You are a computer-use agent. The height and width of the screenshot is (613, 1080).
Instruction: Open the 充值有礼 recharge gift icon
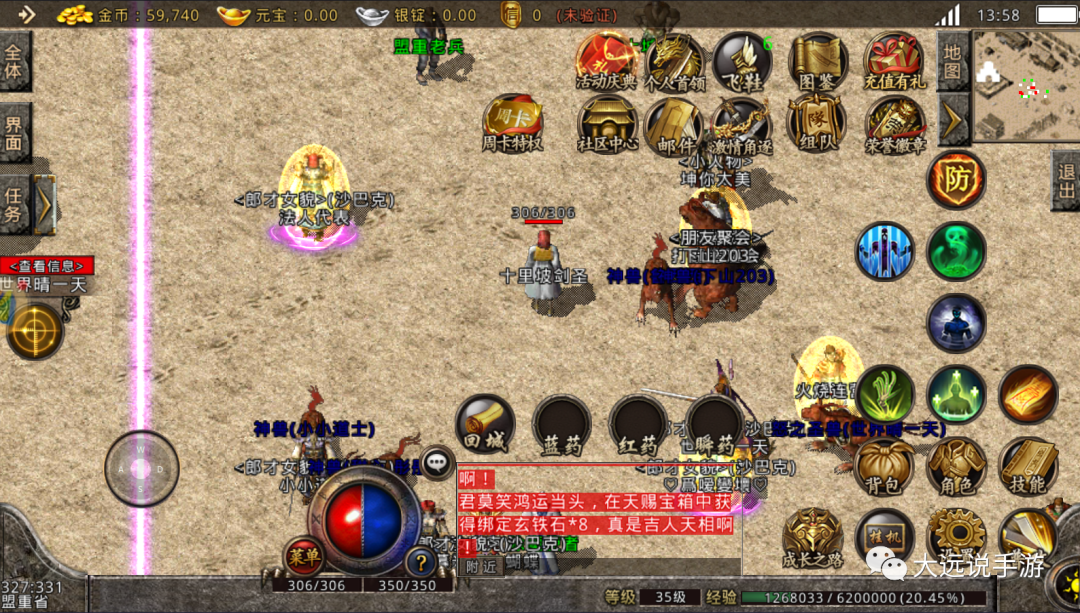click(895, 61)
